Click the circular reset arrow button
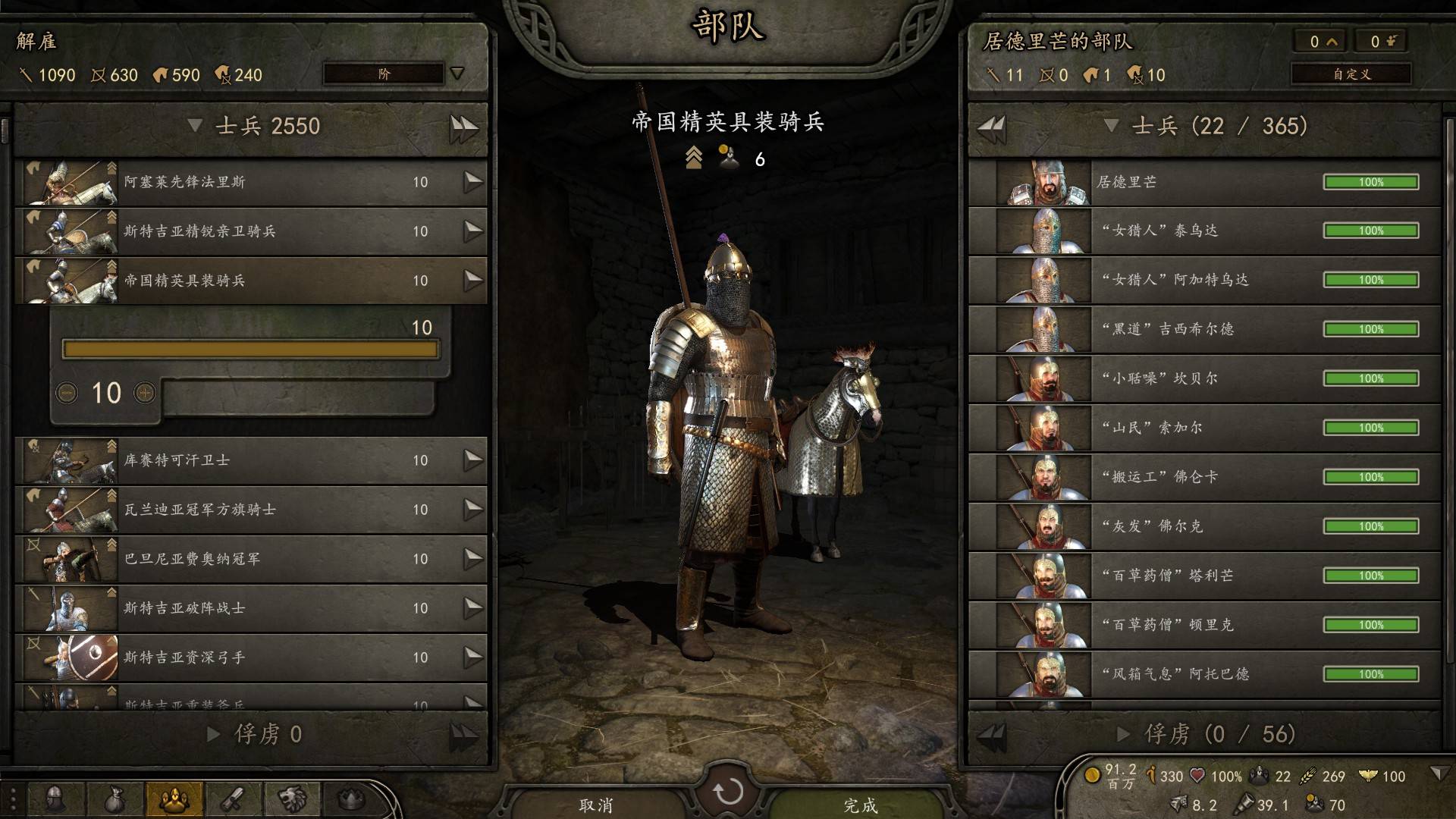1456x819 pixels. click(728, 792)
